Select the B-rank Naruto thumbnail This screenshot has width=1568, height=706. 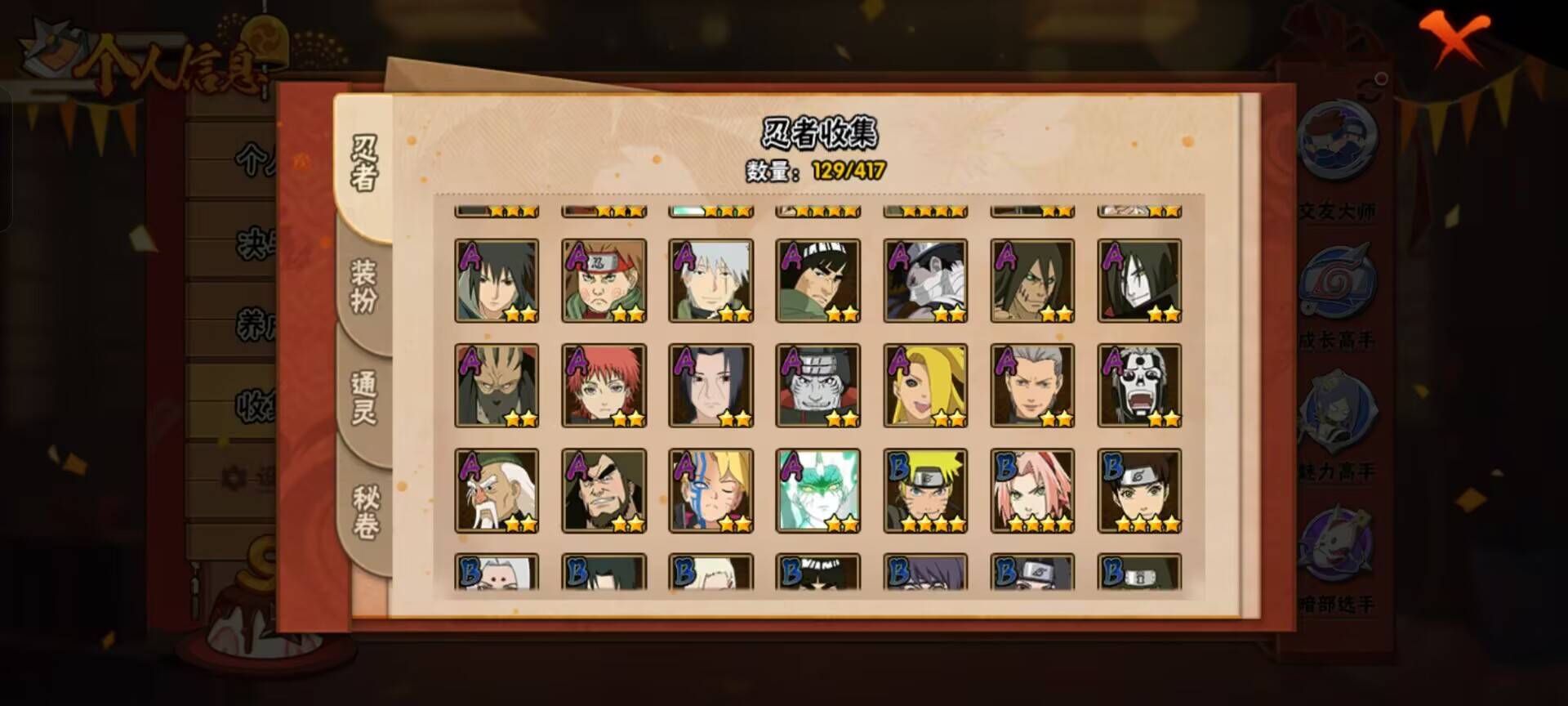click(x=925, y=490)
